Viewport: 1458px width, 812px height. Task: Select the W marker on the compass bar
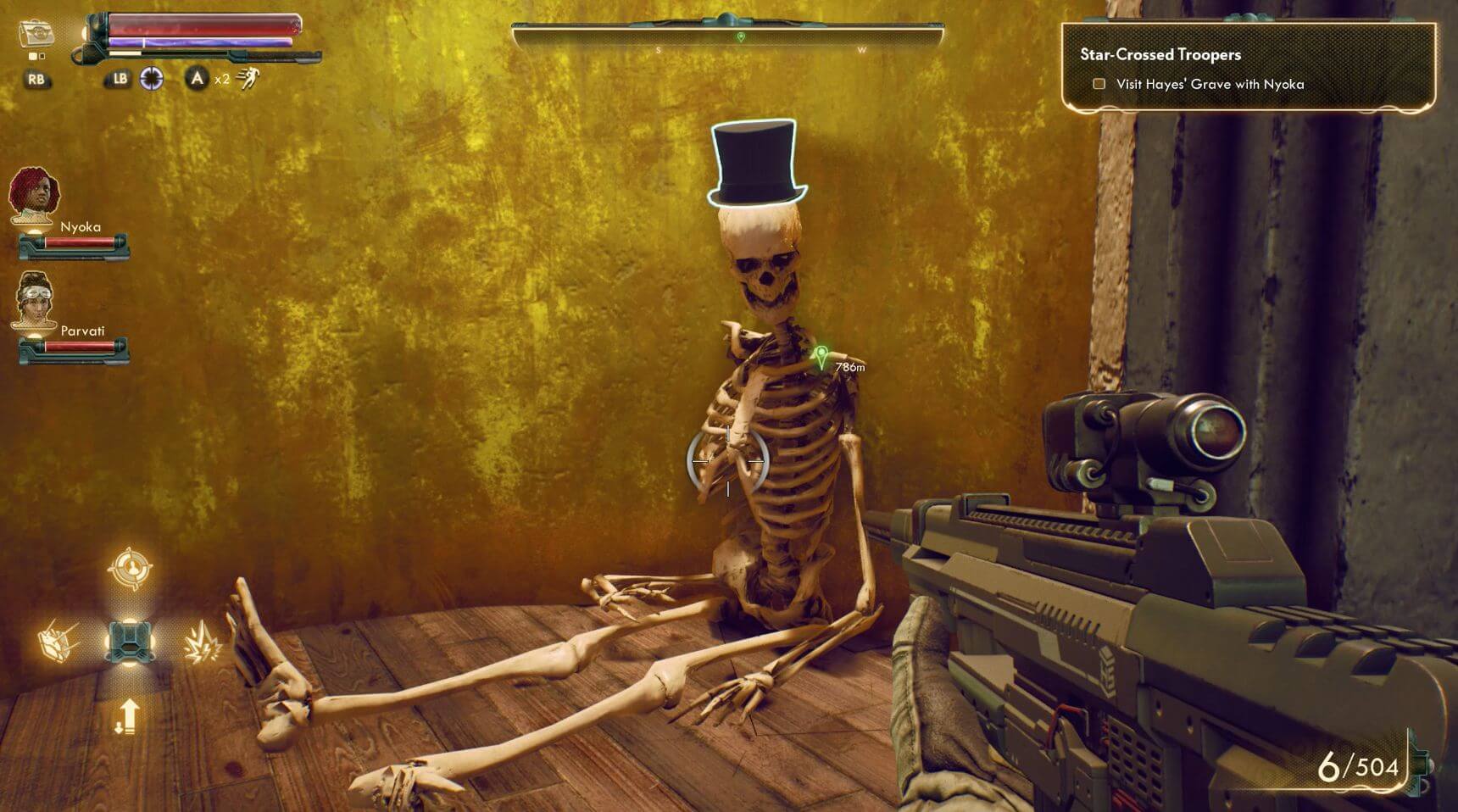[864, 50]
